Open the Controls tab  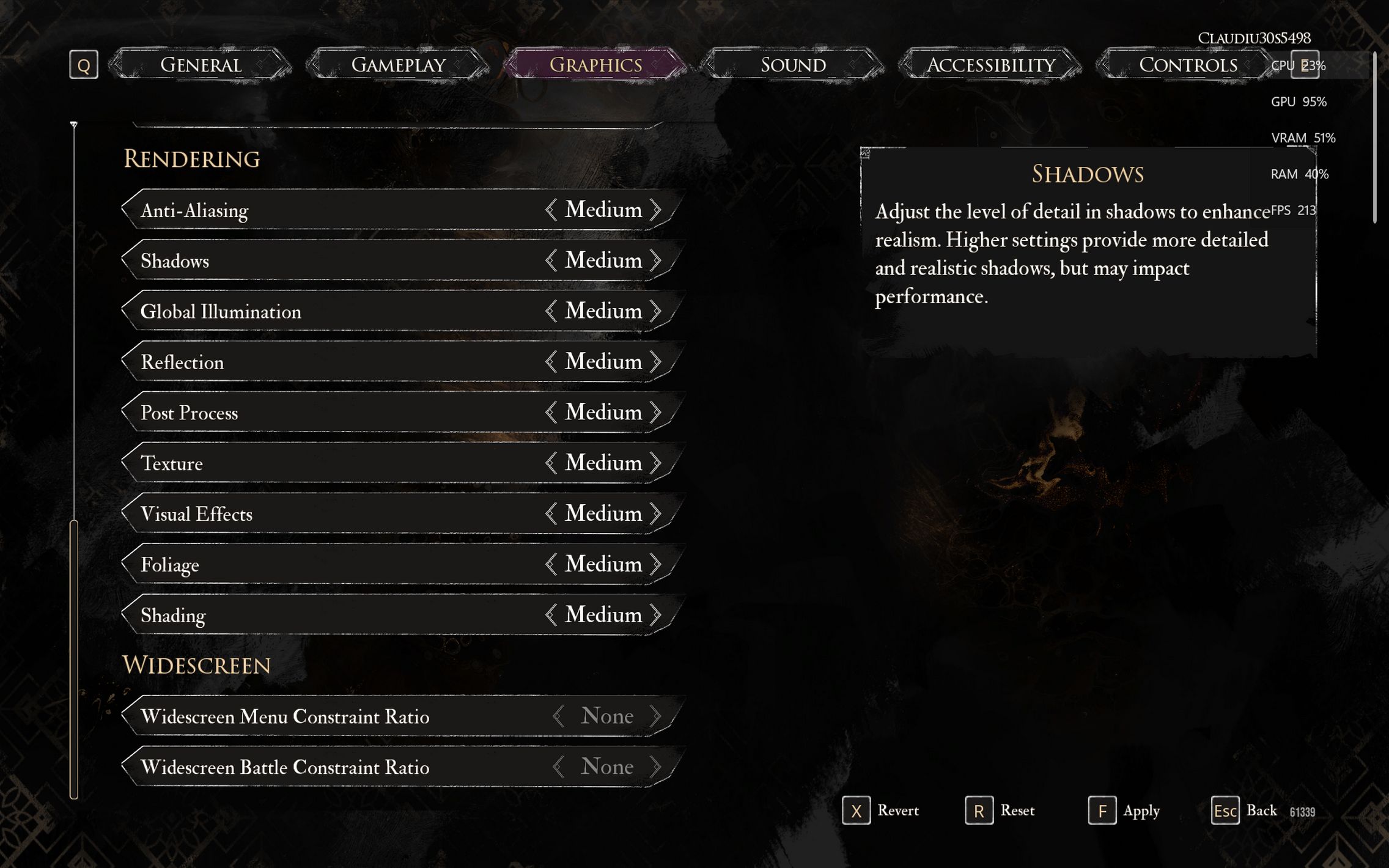(x=1187, y=65)
